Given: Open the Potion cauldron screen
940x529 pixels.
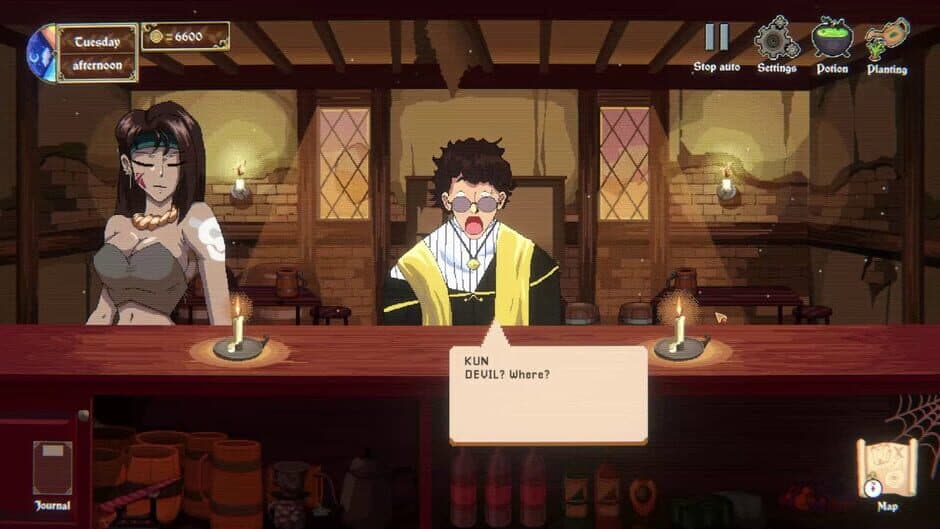Looking at the screenshot, I should [x=832, y=40].
